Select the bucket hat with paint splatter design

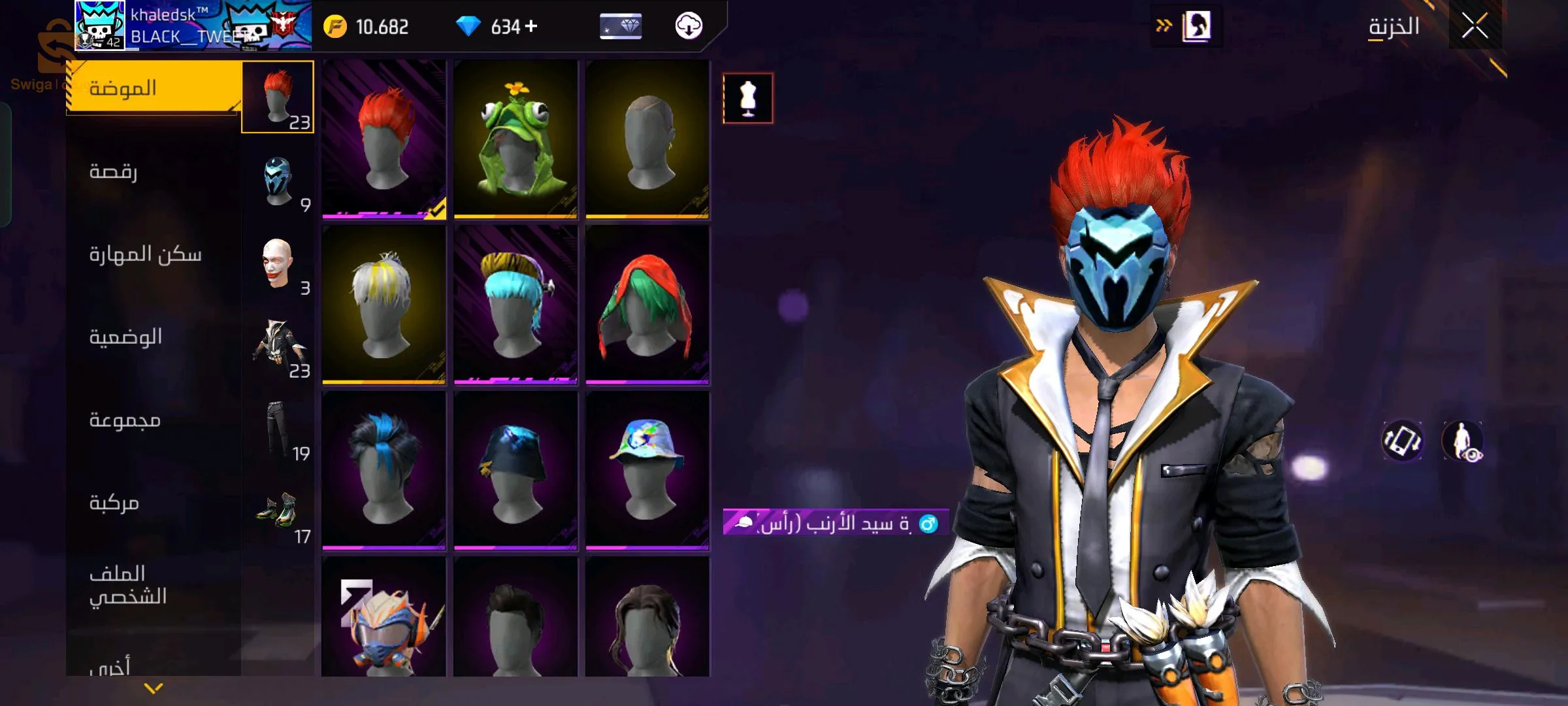pyautogui.click(x=647, y=466)
